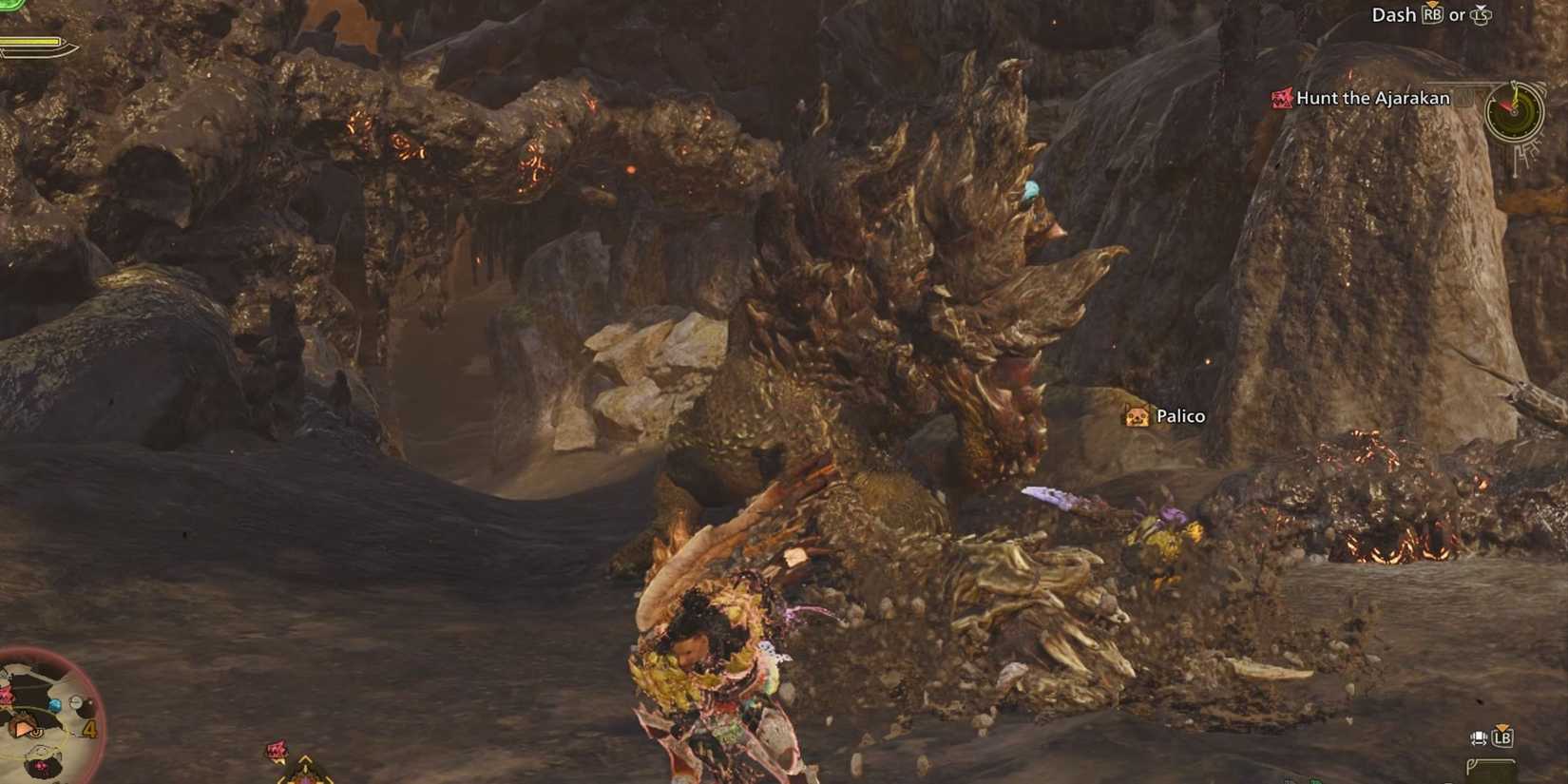
Task: Click the Palico face icon near its nameplate
Action: click(1136, 416)
